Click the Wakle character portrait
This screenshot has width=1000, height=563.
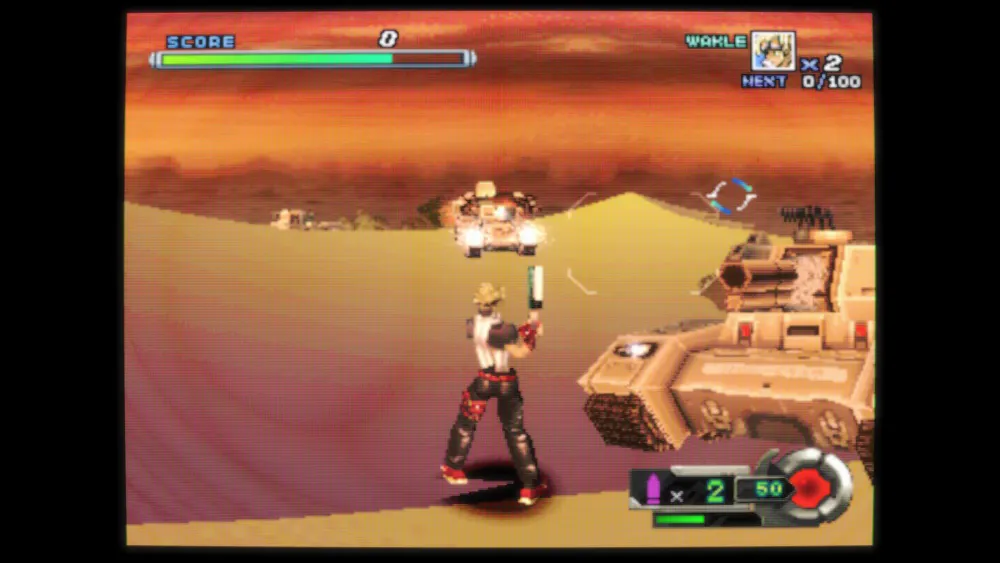point(772,50)
